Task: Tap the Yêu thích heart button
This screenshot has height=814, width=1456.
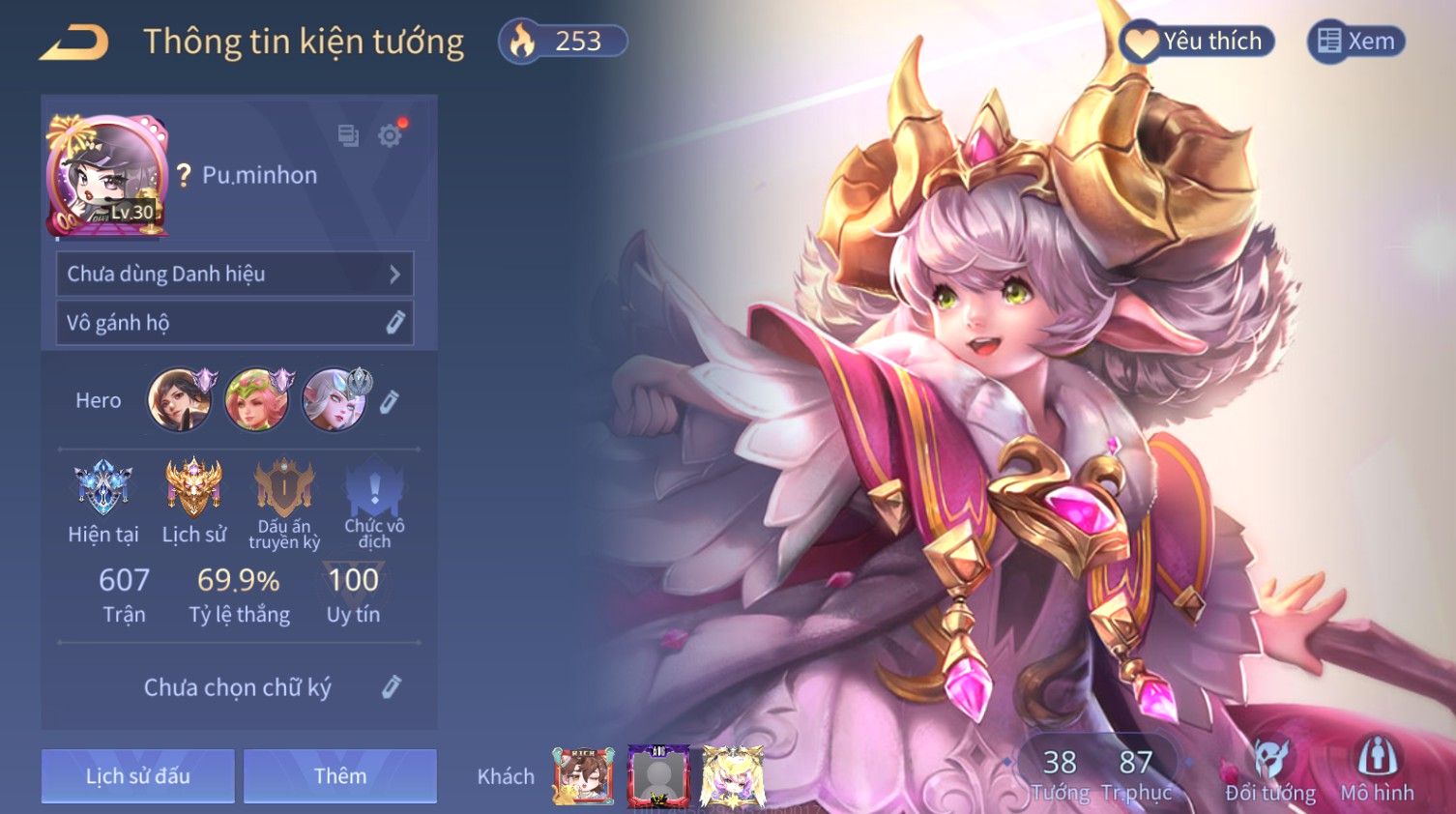Action: (x=1197, y=42)
